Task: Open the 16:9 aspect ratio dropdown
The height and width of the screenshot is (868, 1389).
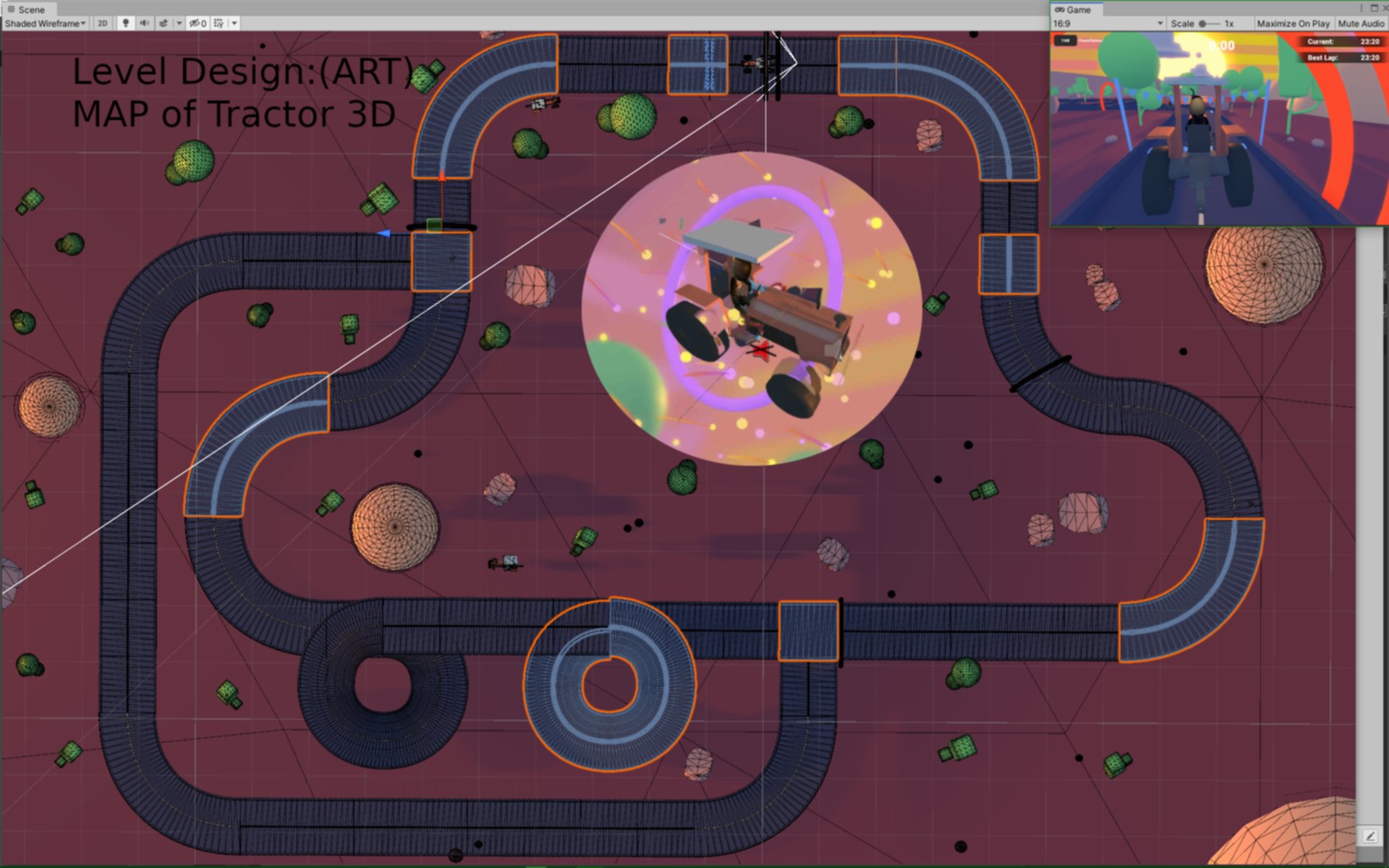Action: coord(1107,22)
